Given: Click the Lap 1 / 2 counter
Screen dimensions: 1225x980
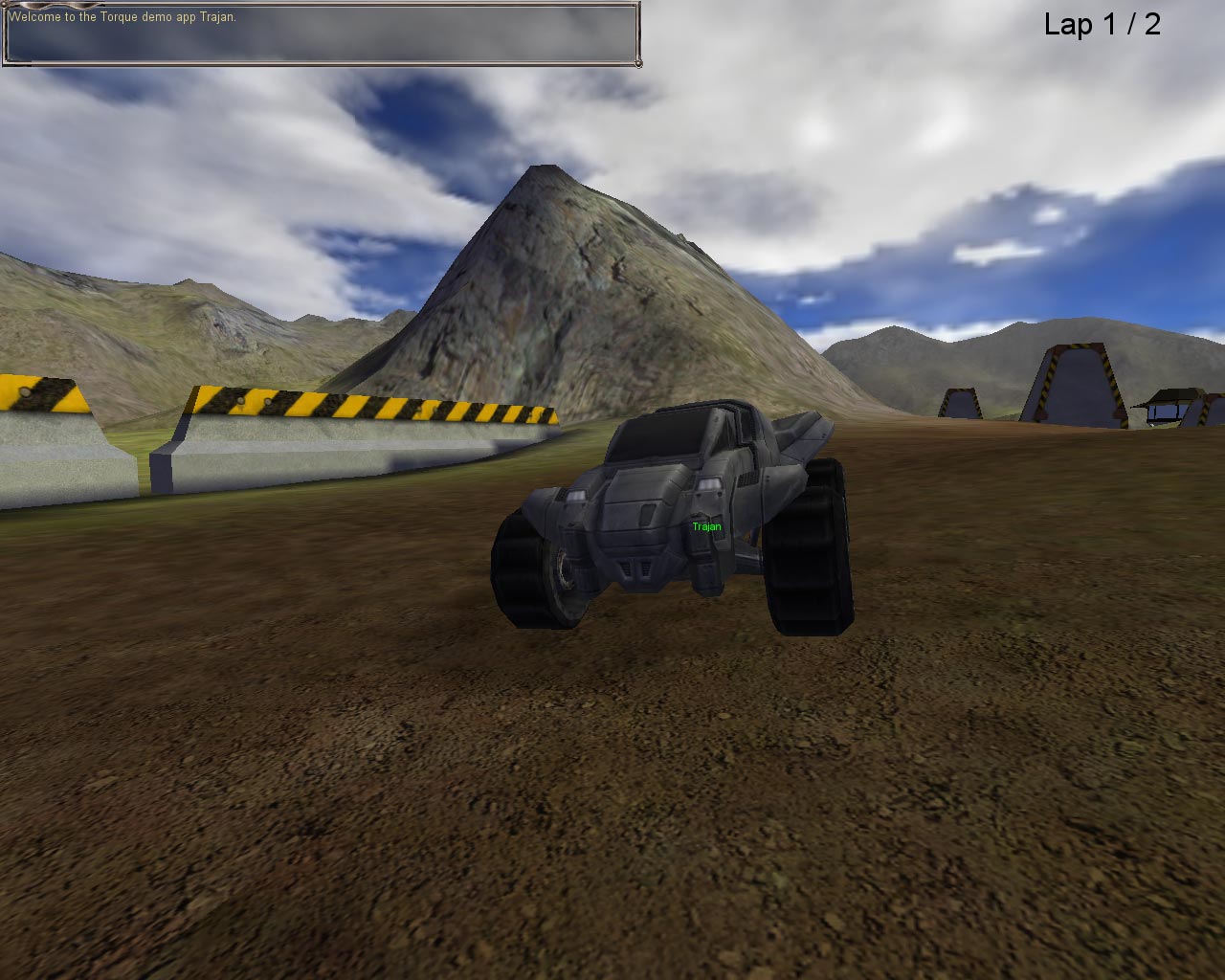Looking at the screenshot, I should (x=1101, y=26).
